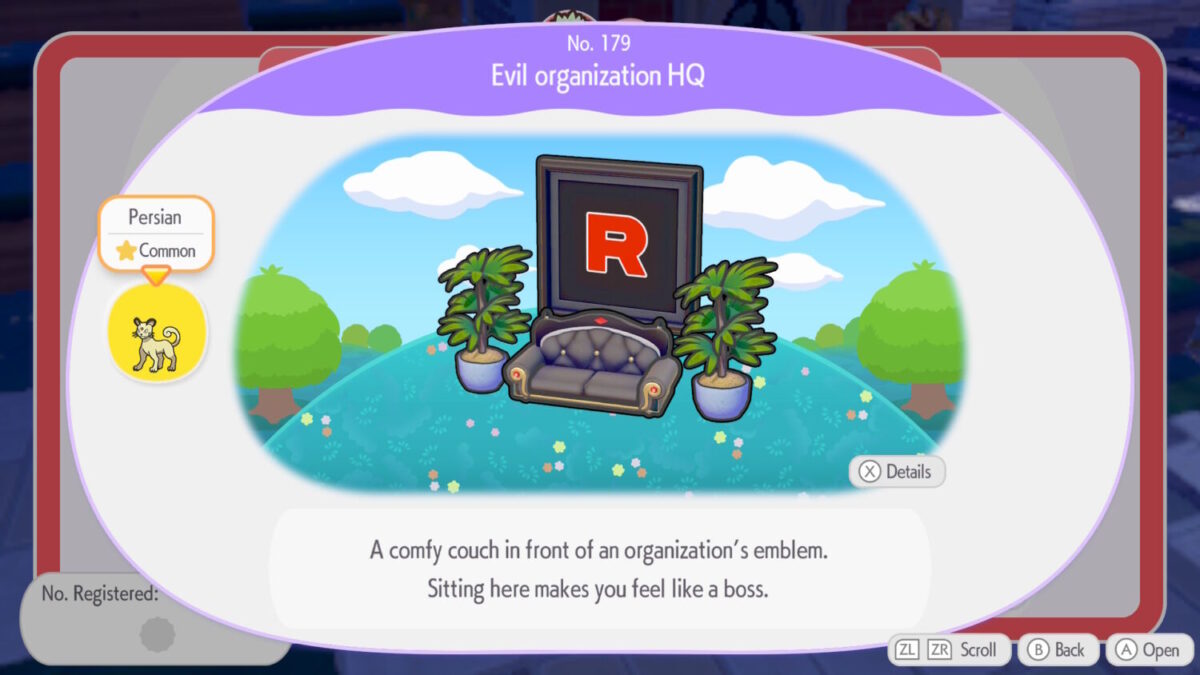This screenshot has height=675, width=1200.
Task: Open the Details view for this habitat
Action: pyautogui.click(x=897, y=472)
